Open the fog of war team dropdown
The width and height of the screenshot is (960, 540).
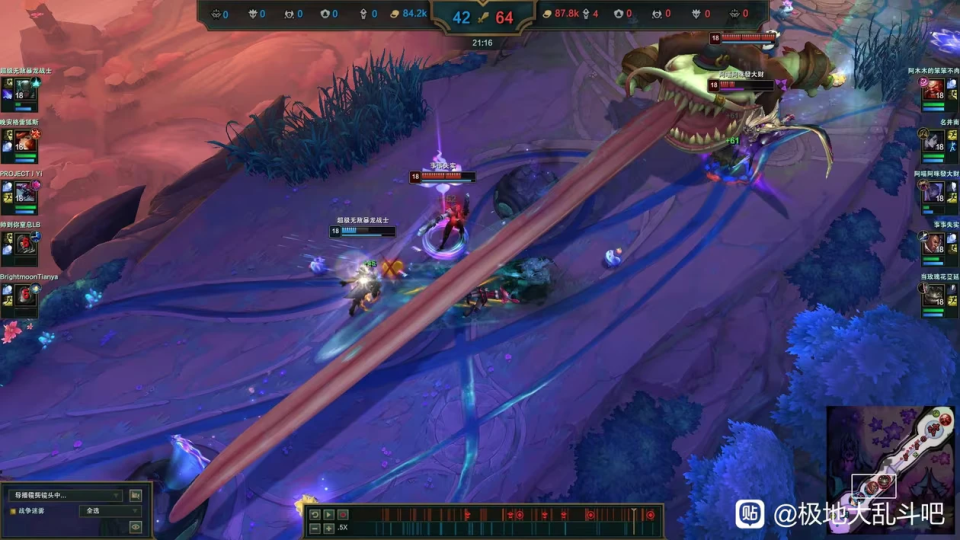pyautogui.click(x=111, y=511)
